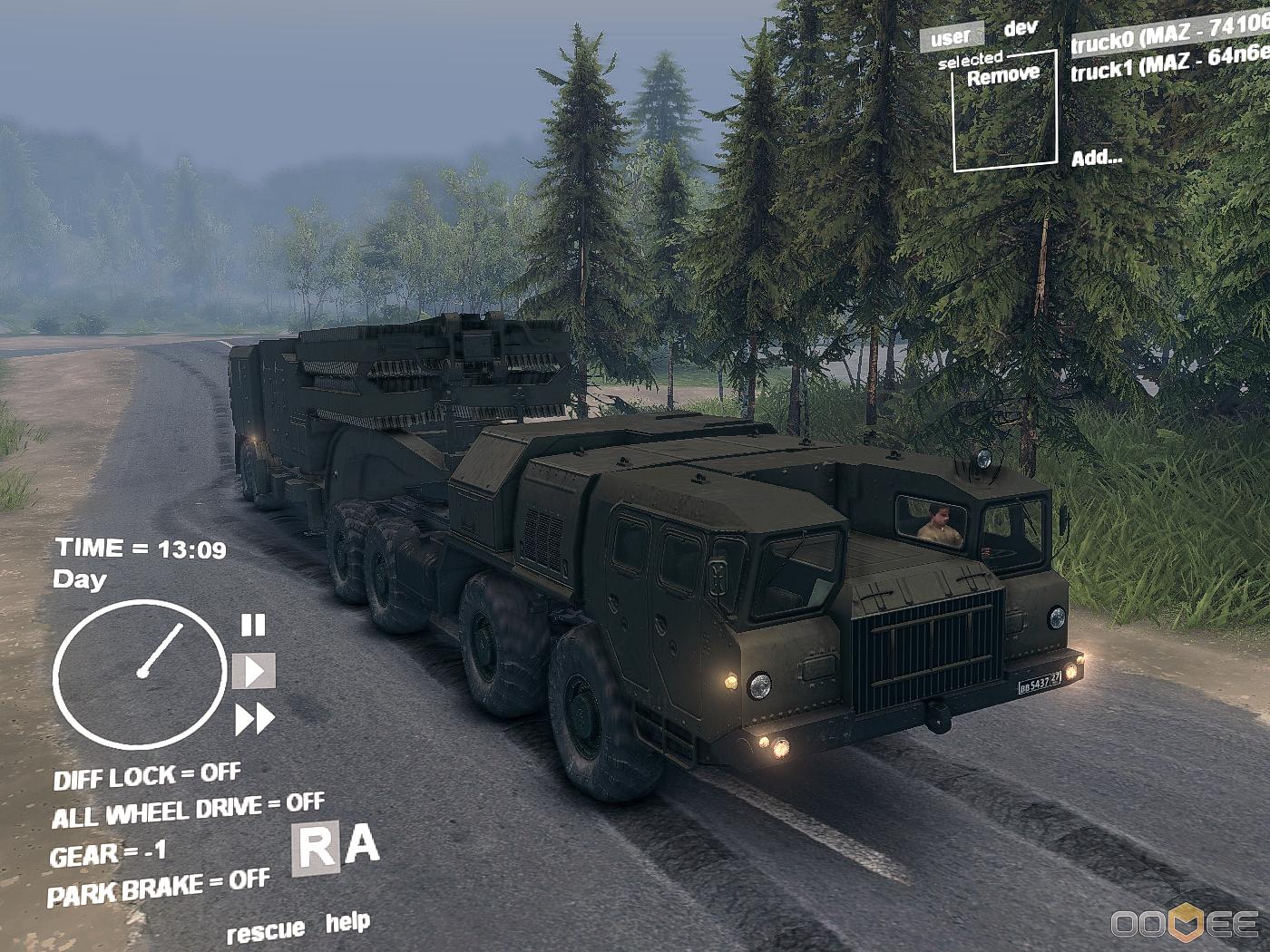Toggle the PARK BRAKE
Viewport: 1270px width, 952px height.
[x=159, y=887]
